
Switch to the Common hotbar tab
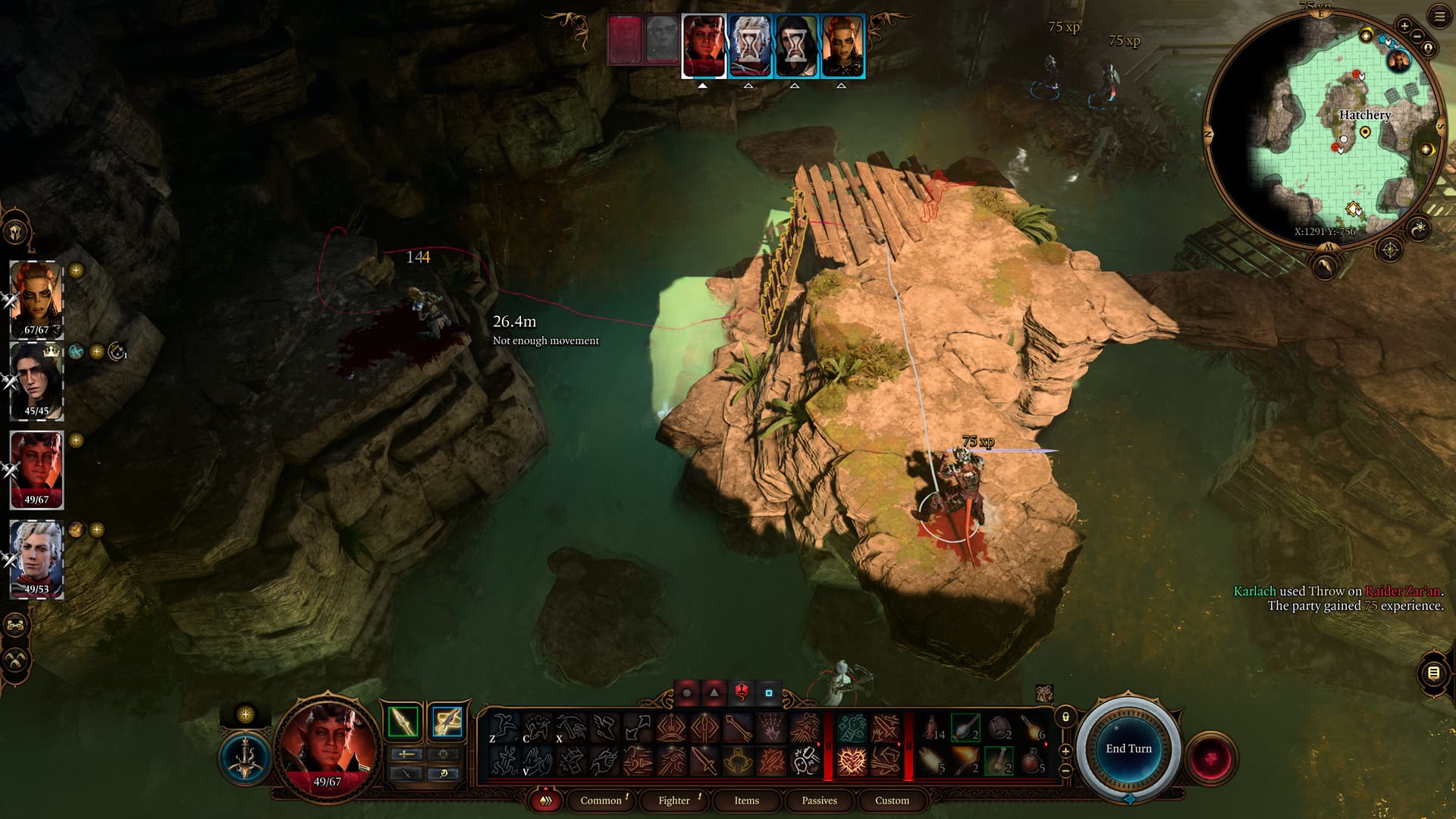pyautogui.click(x=601, y=800)
